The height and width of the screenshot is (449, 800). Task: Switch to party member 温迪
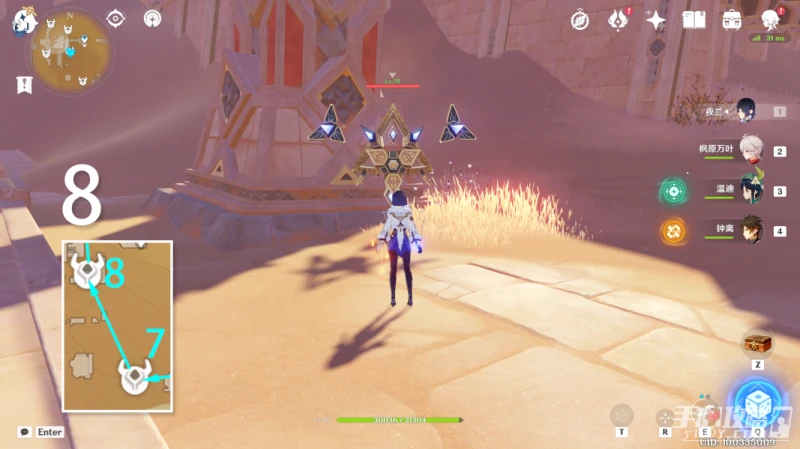tap(750, 190)
